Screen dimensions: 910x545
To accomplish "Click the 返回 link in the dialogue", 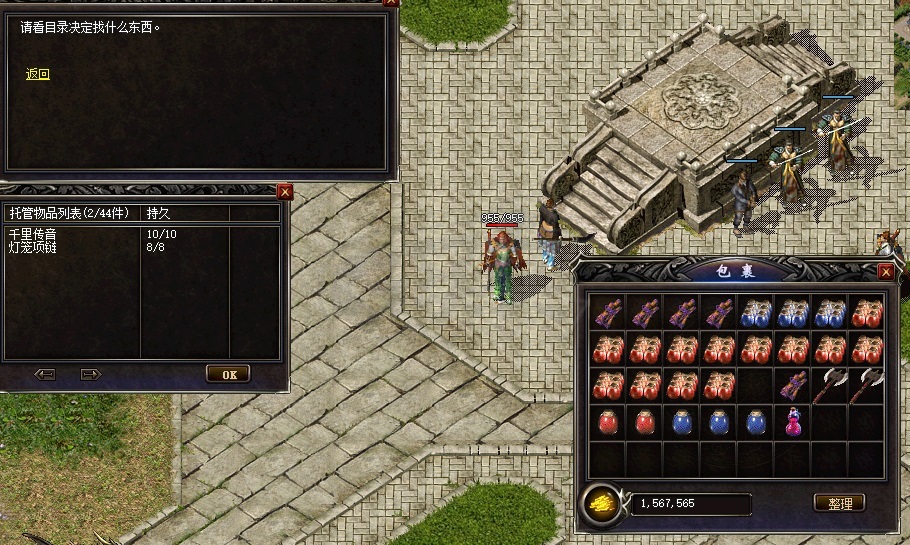I will click(x=37, y=74).
